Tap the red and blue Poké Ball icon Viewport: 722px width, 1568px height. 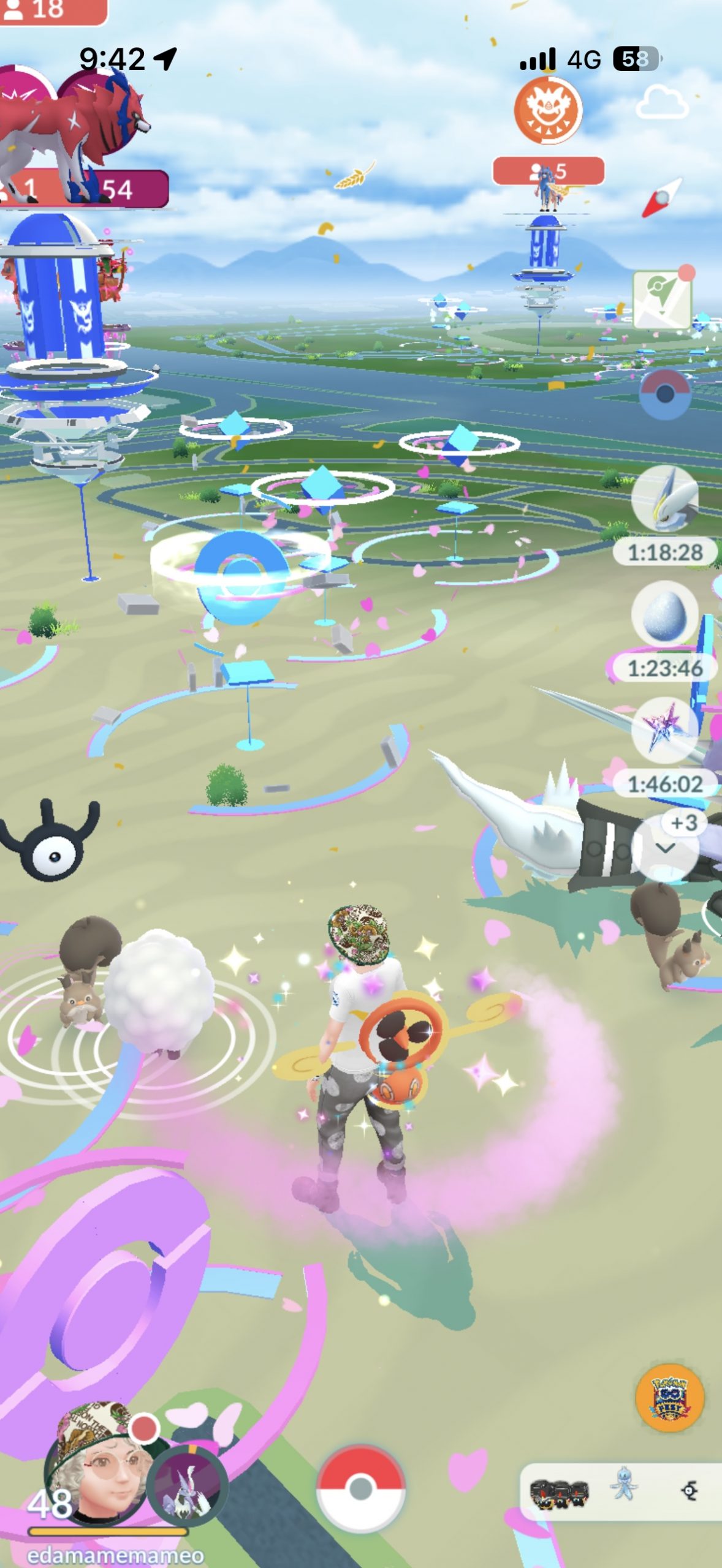click(x=665, y=394)
